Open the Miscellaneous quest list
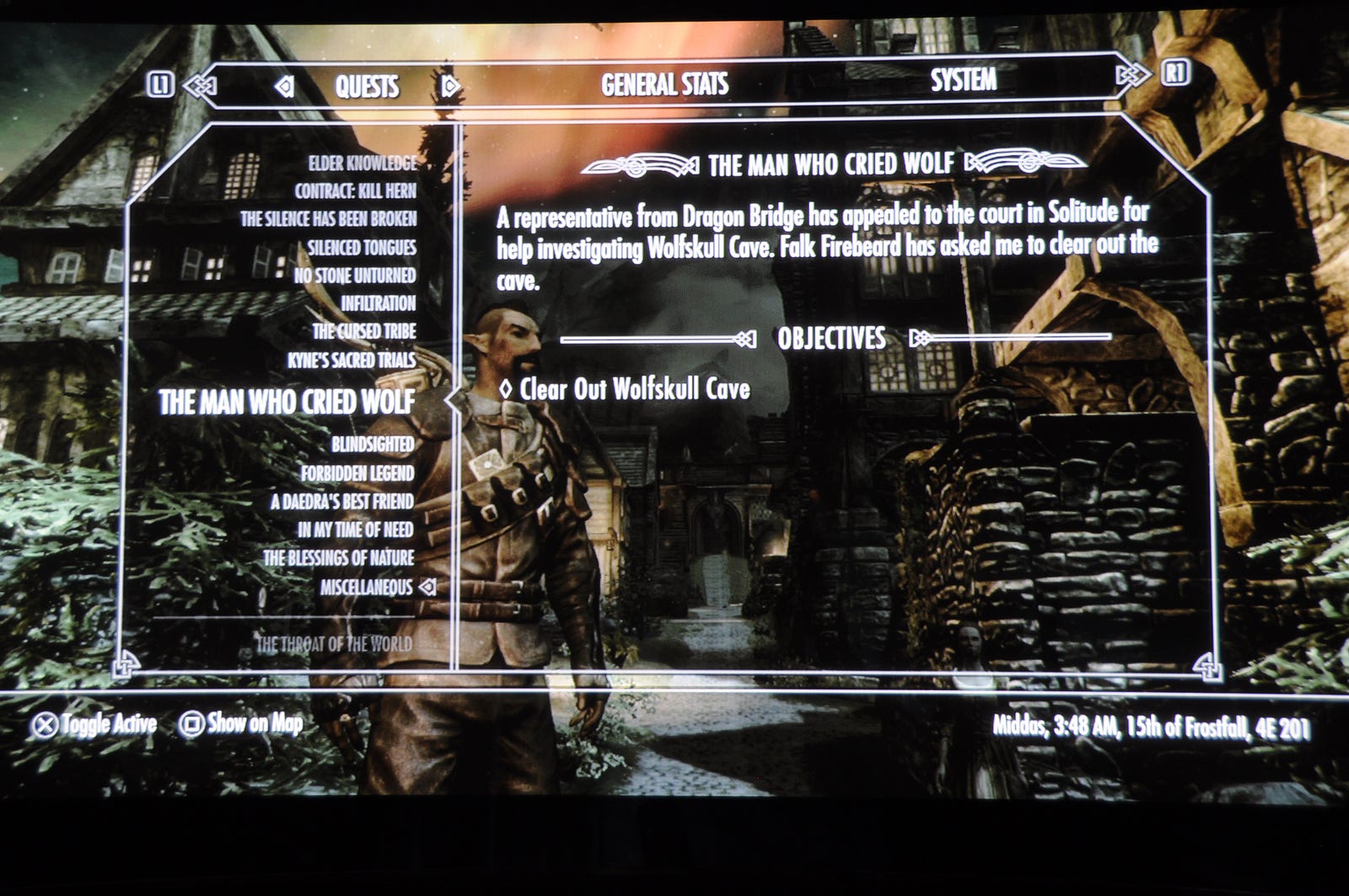Screen dimensions: 1349x896 click(366, 587)
